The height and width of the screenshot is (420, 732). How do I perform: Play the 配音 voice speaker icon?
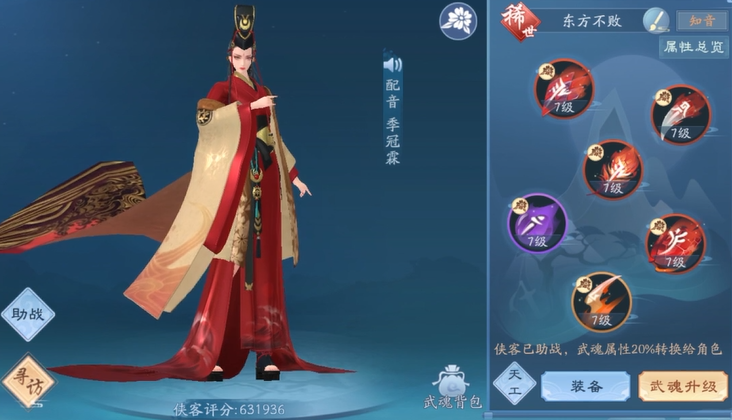[x=392, y=65]
